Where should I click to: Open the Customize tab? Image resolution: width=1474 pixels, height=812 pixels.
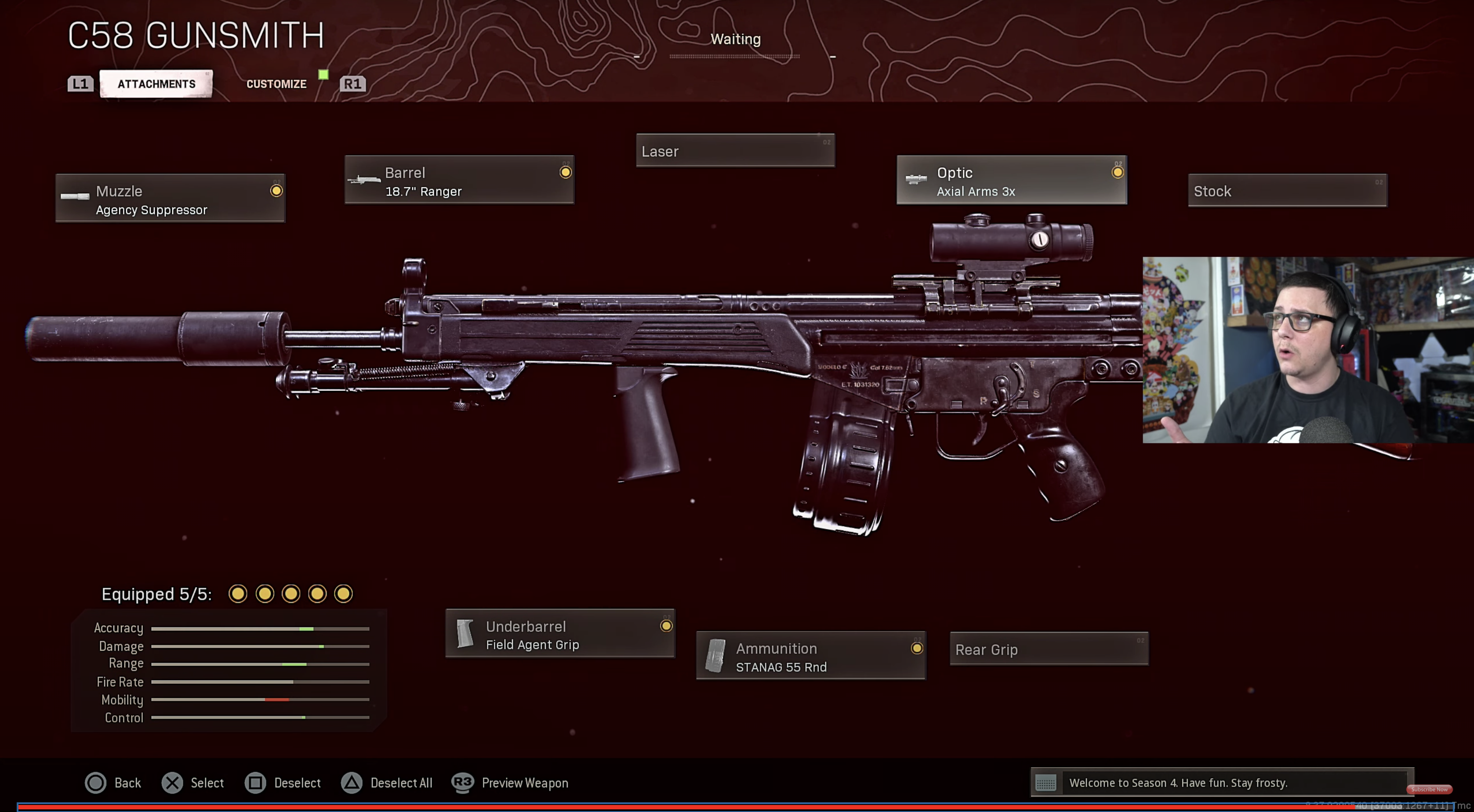276,84
